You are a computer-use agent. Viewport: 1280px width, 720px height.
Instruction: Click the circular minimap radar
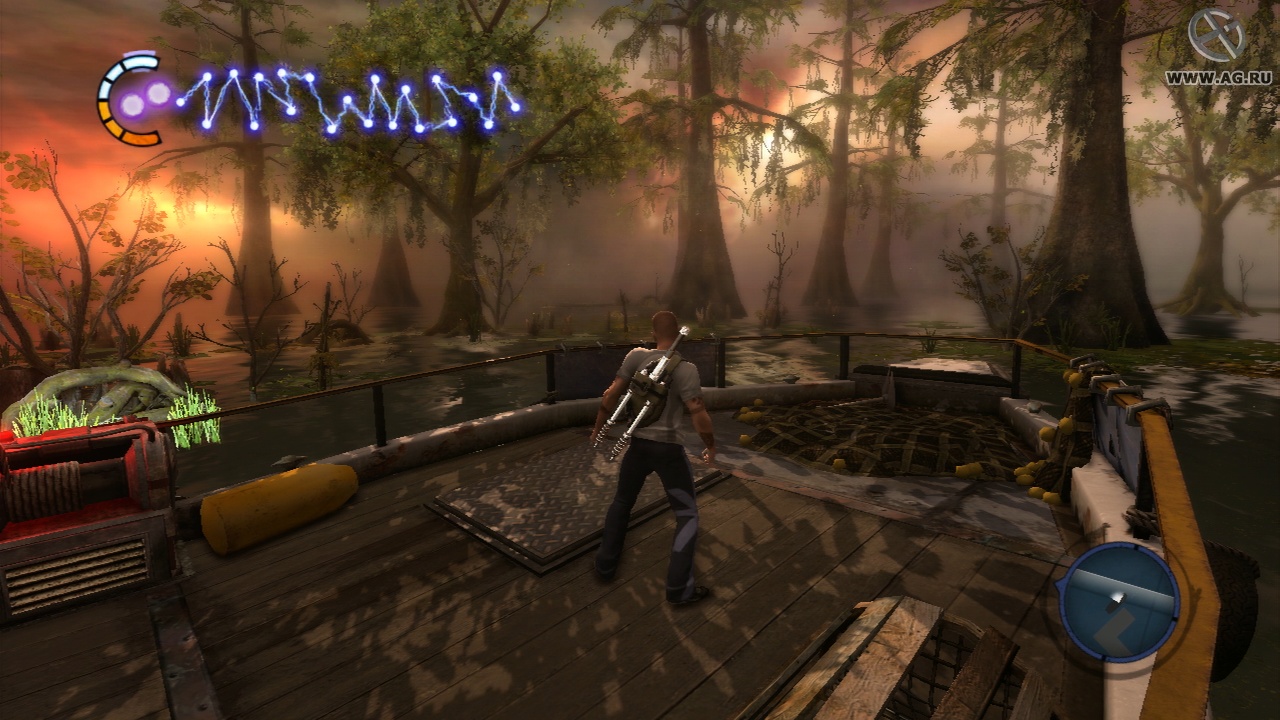[1119, 602]
